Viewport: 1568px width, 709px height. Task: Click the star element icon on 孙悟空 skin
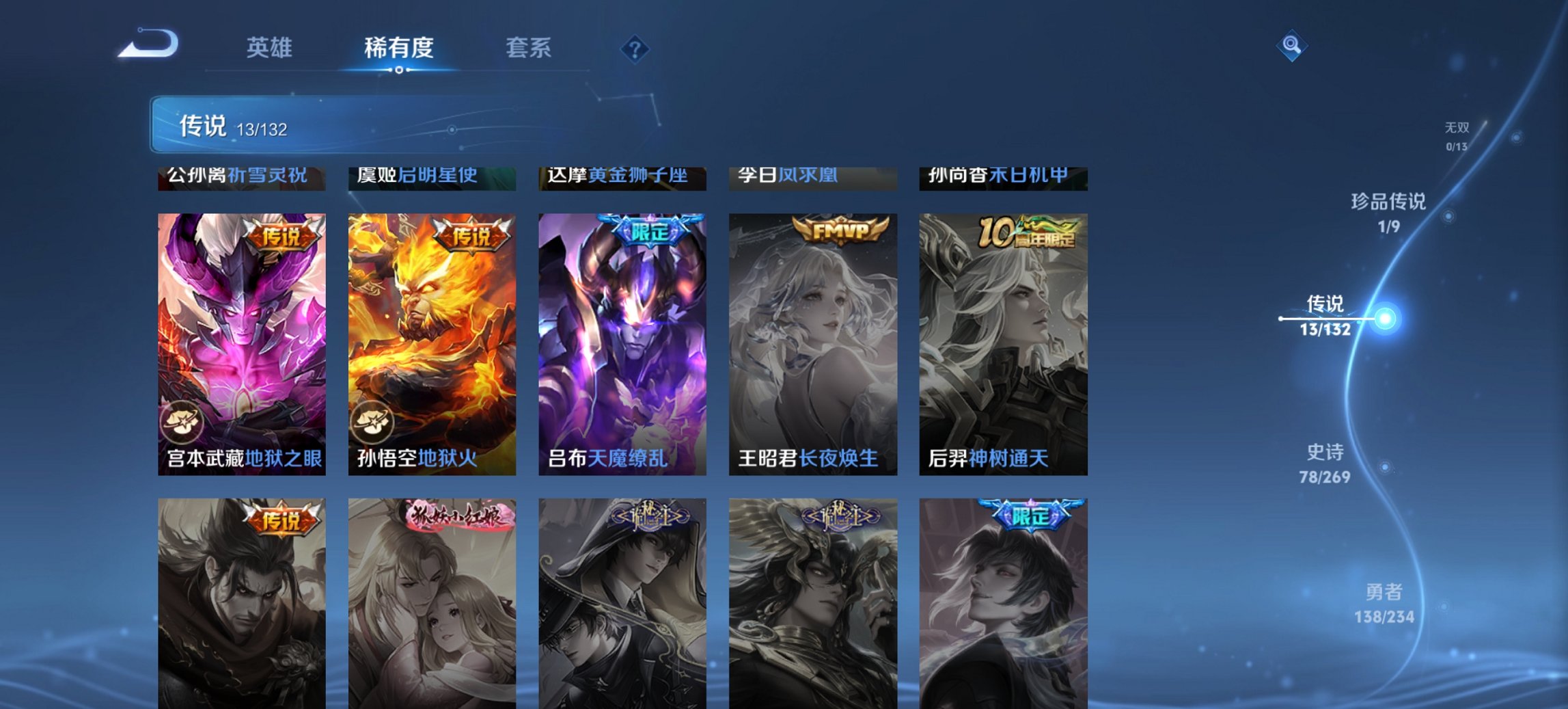tap(374, 423)
